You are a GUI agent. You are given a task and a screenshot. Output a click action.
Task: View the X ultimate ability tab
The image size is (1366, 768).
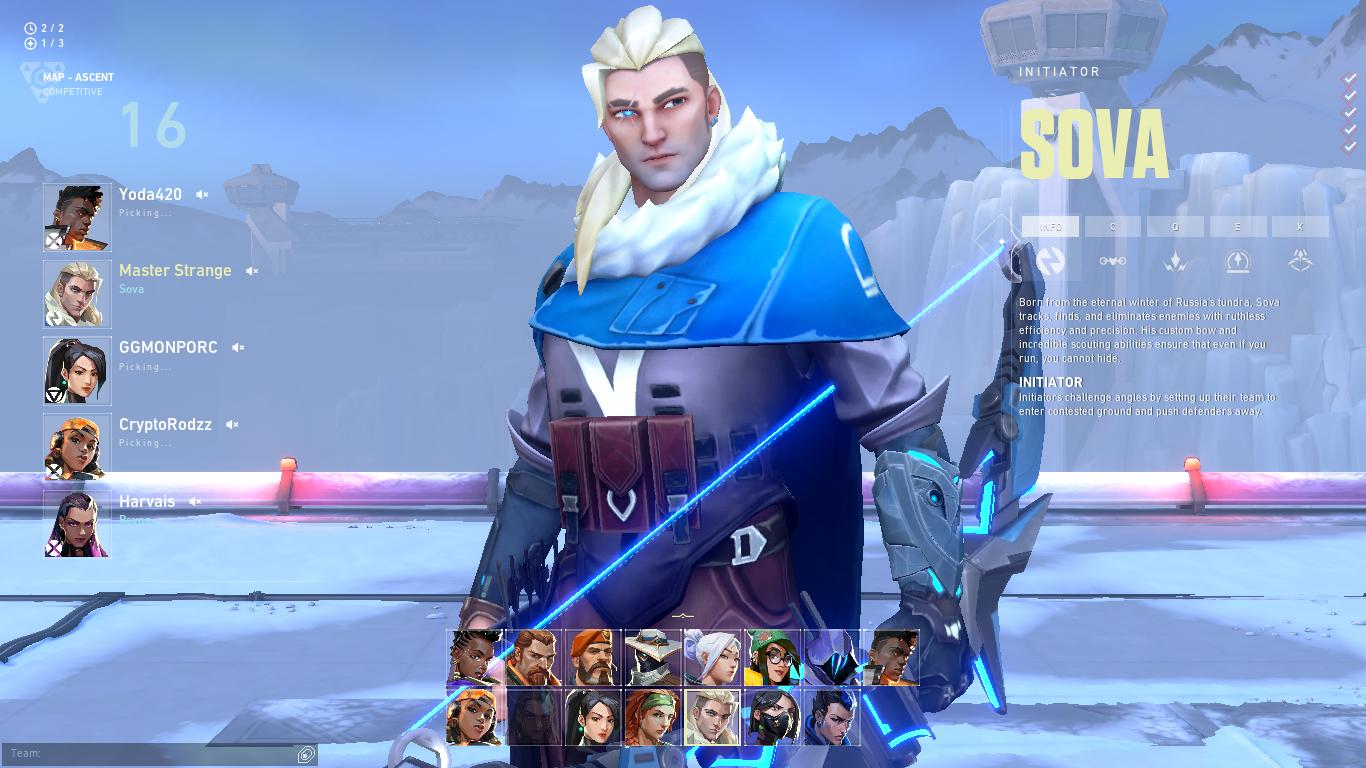pos(1299,227)
